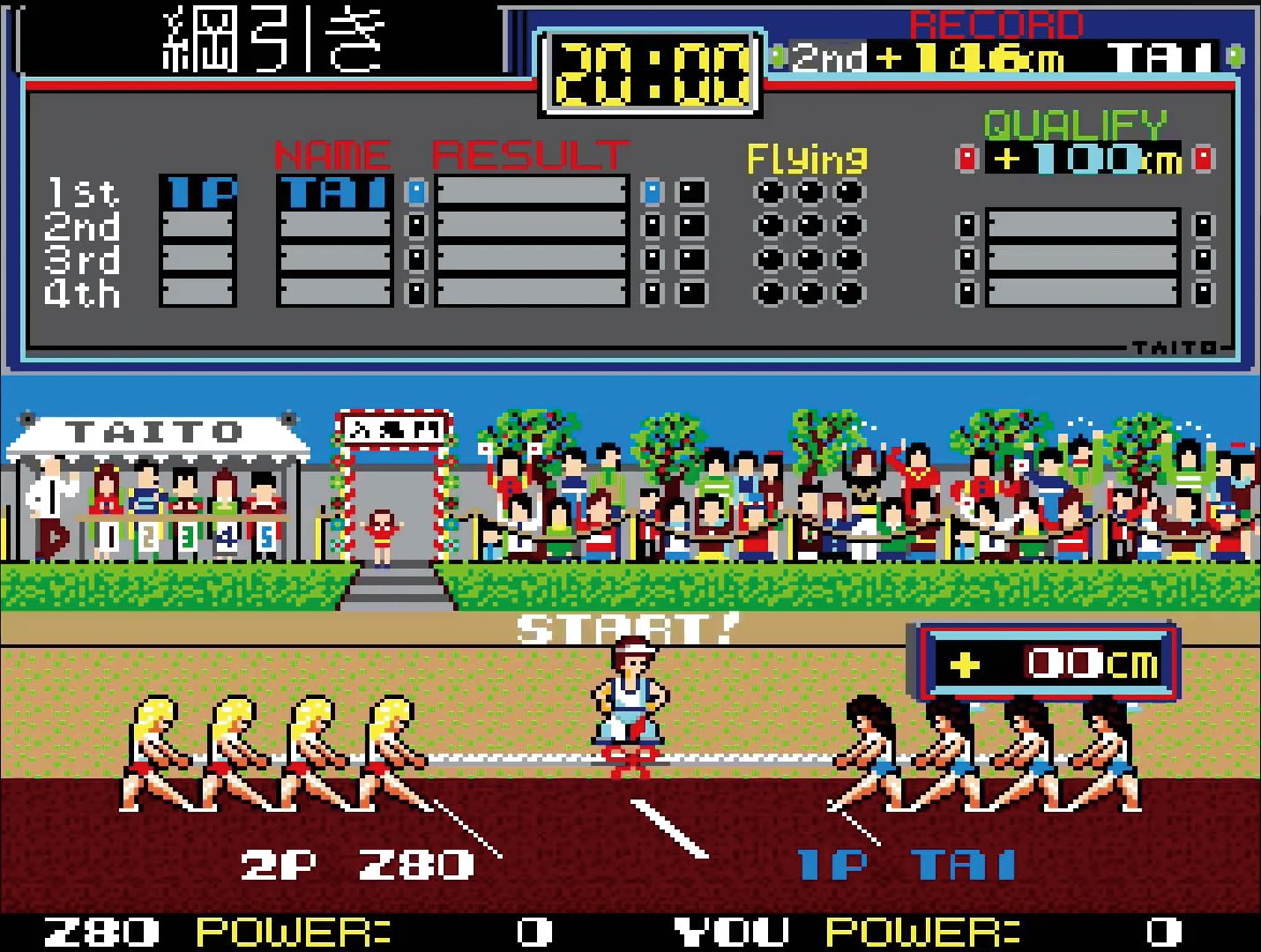Click the decorated entrance gate archway
The height and width of the screenshot is (952, 1261).
[x=392, y=432]
